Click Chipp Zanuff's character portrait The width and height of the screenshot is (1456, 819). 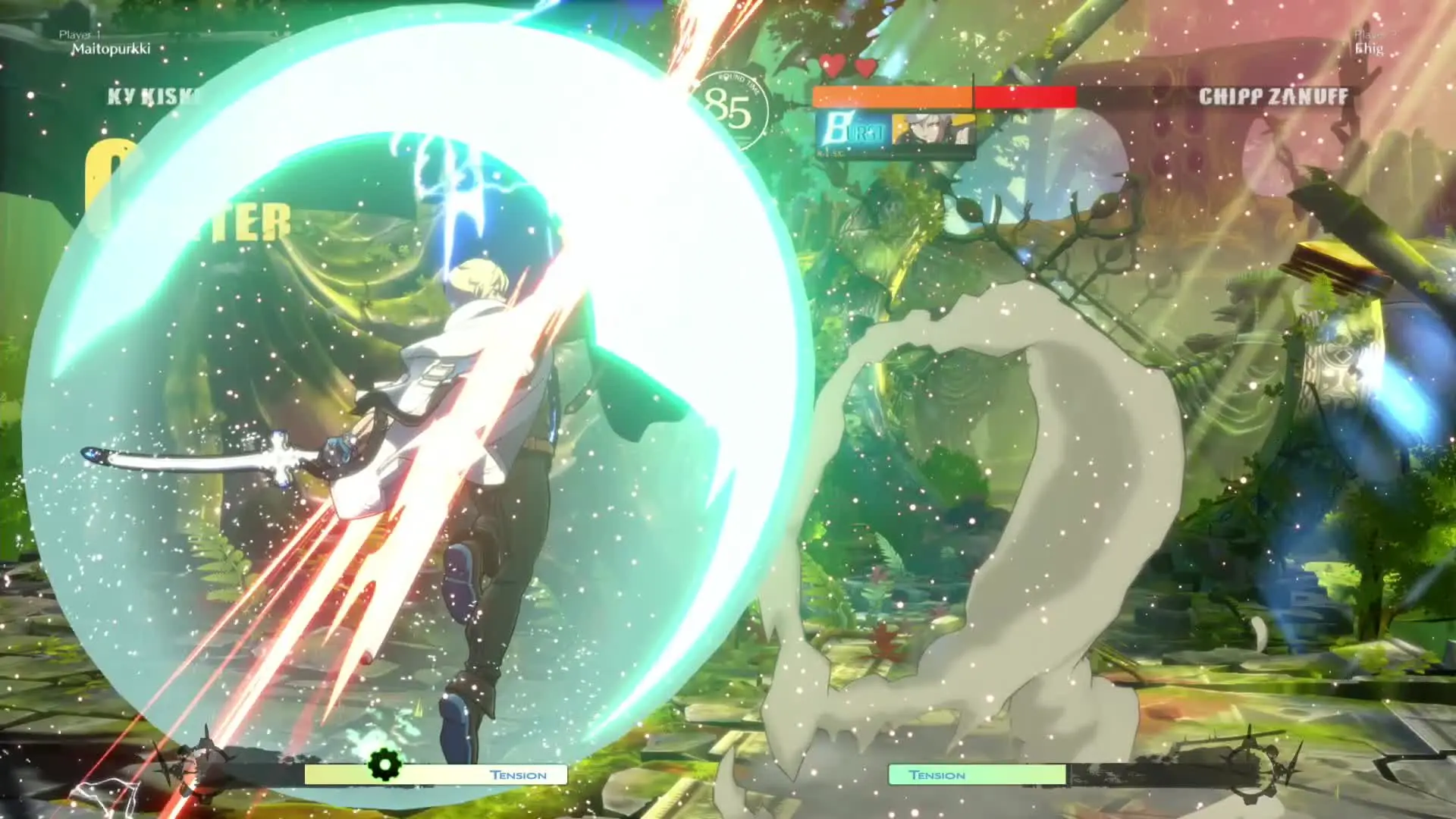point(932,130)
